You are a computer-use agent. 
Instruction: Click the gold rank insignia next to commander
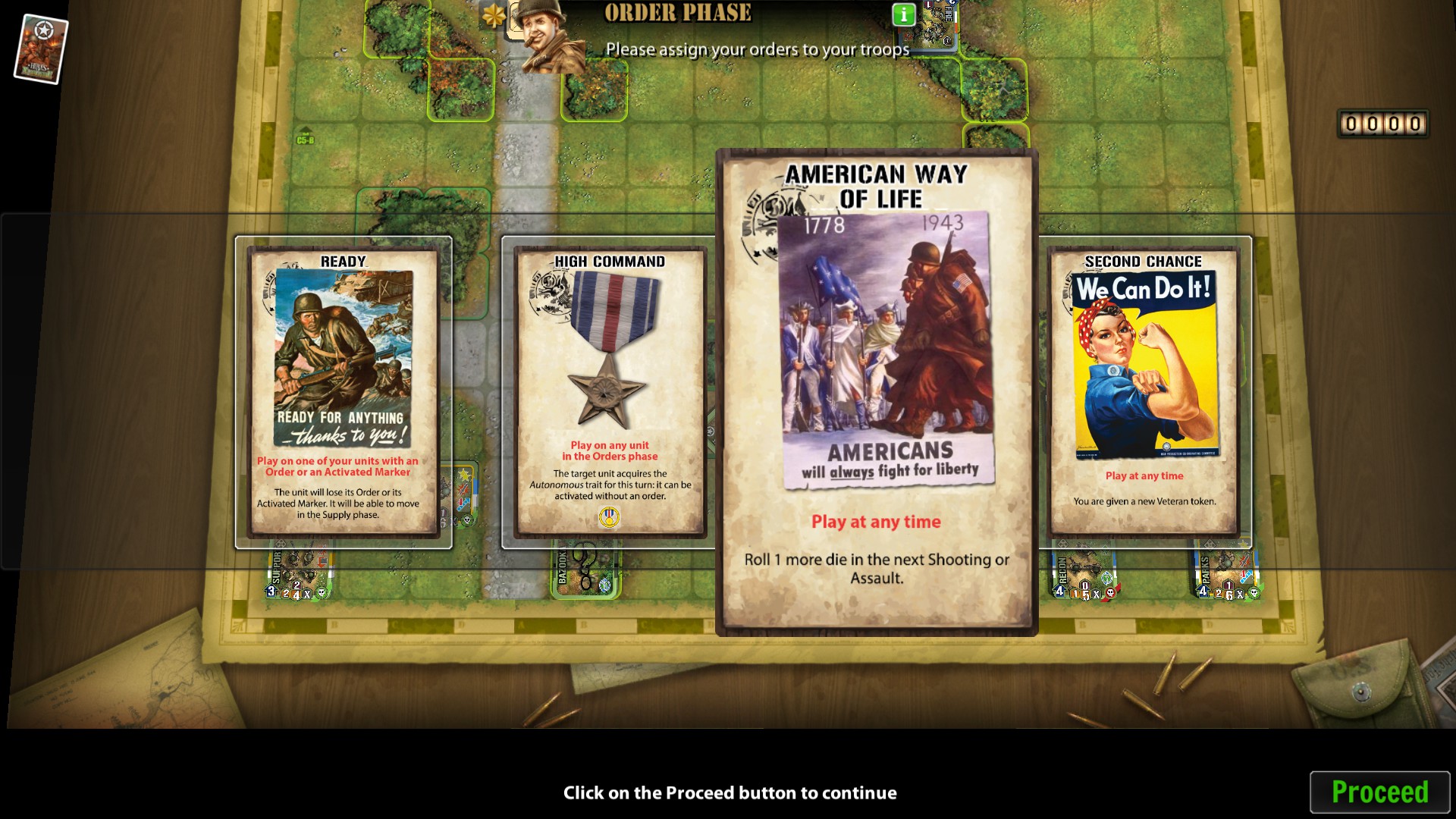point(495,14)
